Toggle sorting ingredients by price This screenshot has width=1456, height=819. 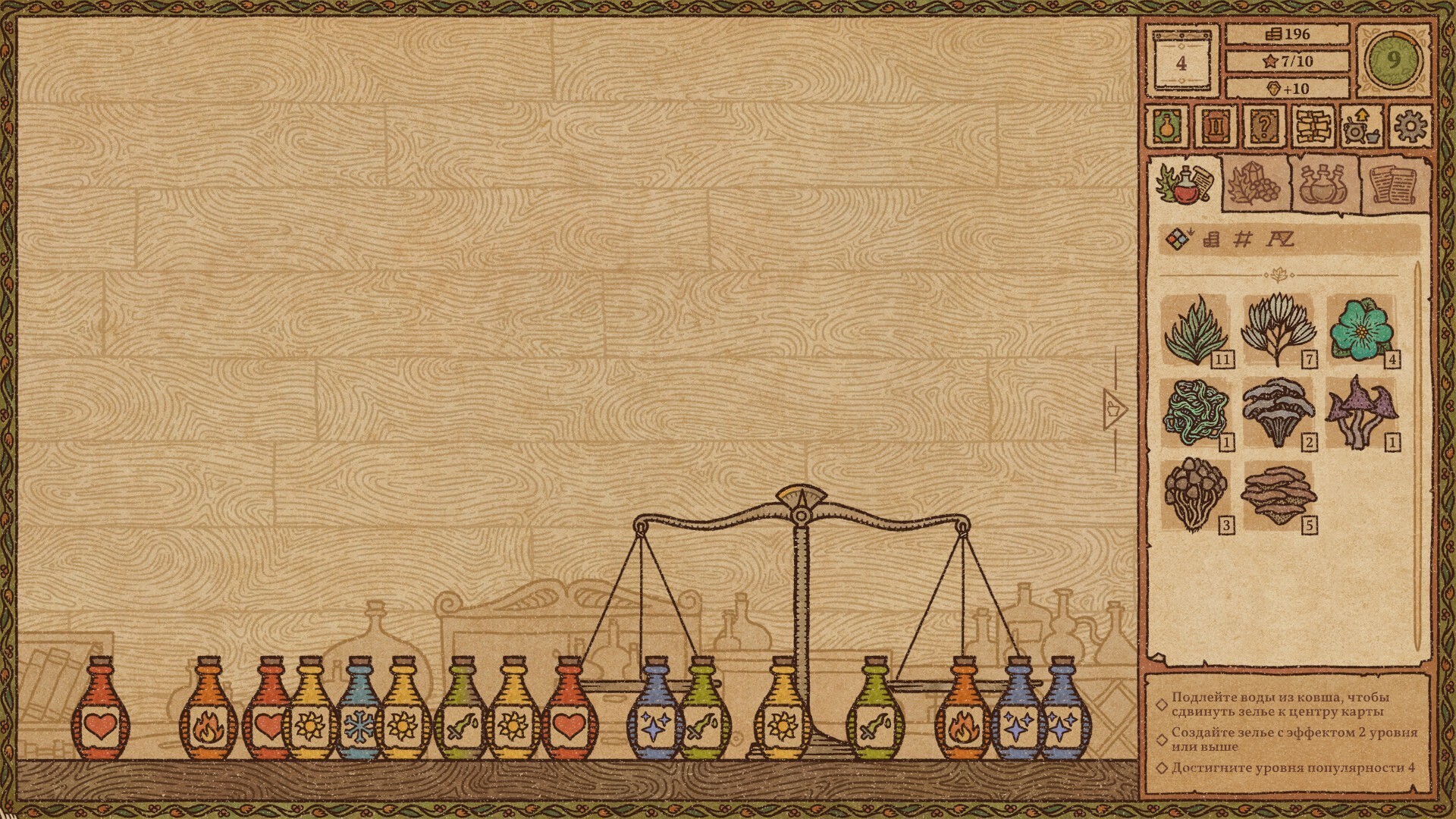click(1210, 240)
